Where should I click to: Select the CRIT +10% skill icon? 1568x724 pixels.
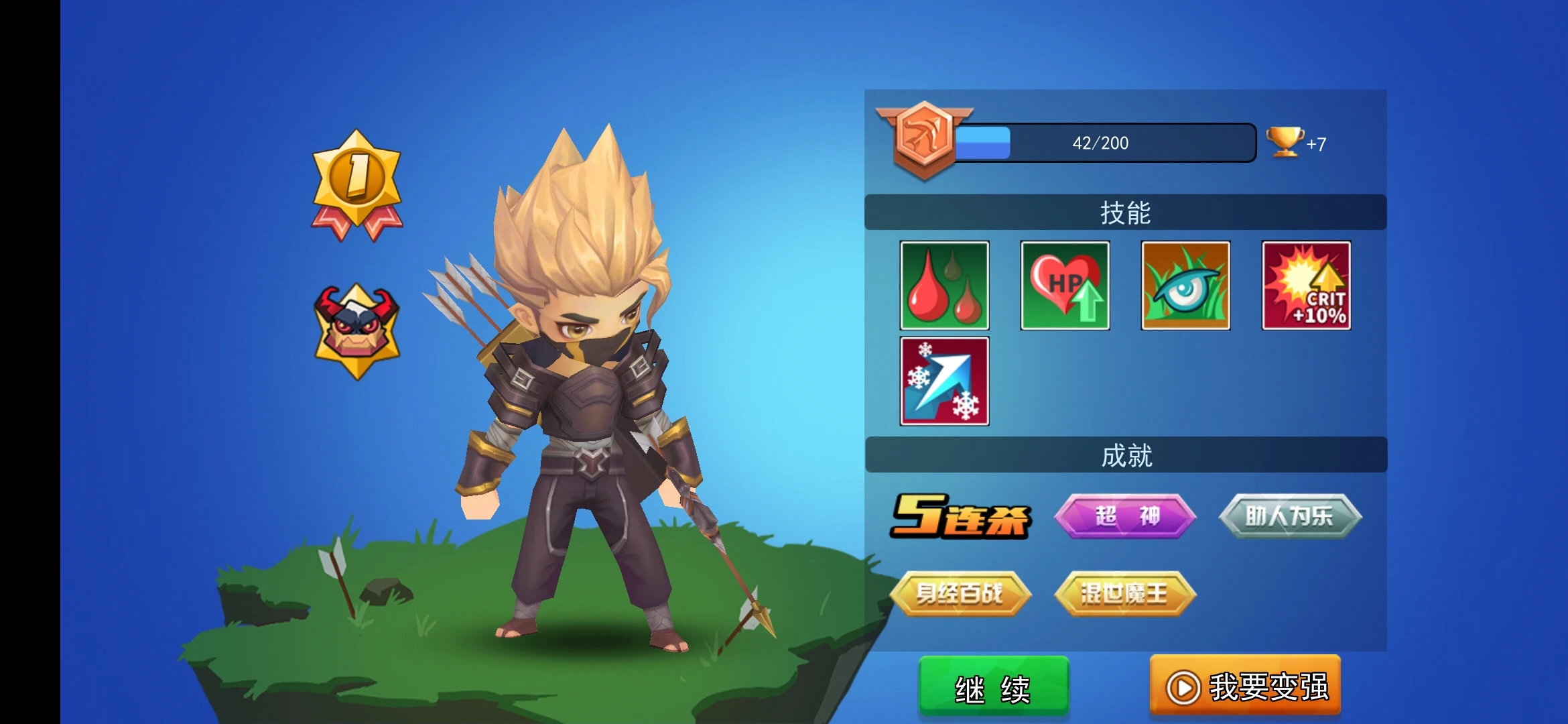point(1306,286)
